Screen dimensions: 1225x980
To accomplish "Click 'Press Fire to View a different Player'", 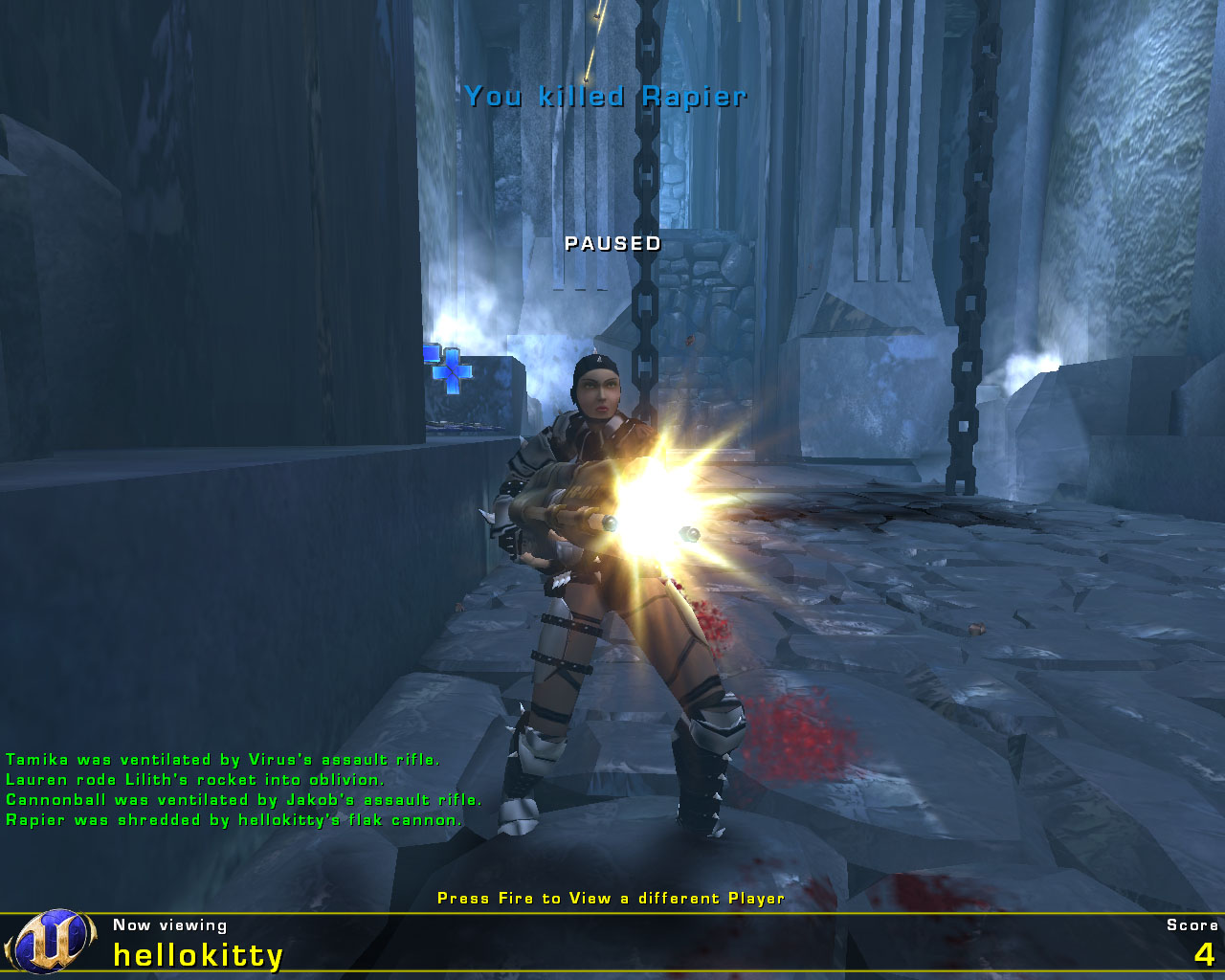I will 611,899.
